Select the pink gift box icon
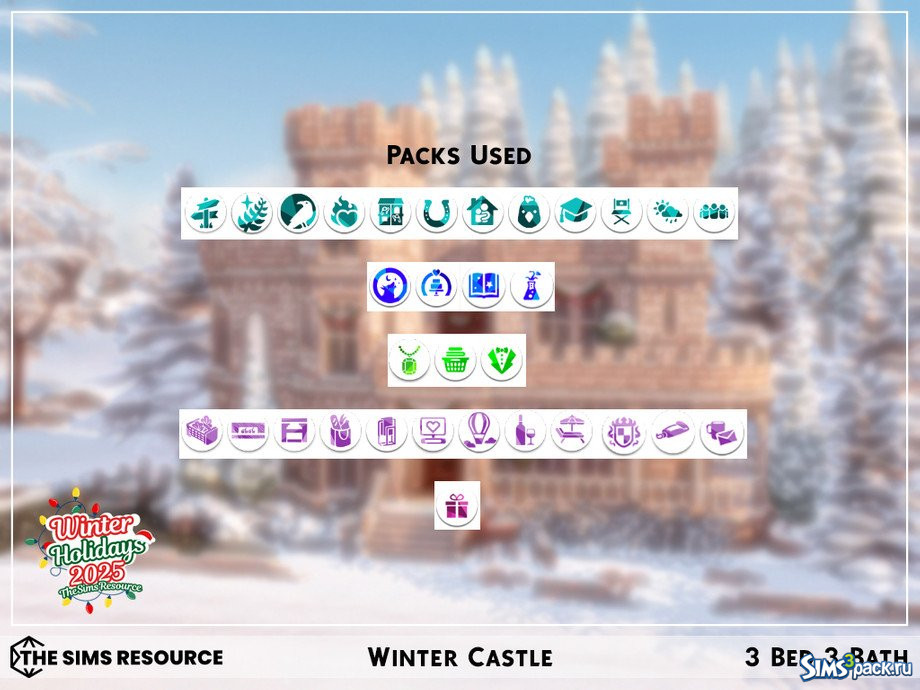Image resolution: width=920 pixels, height=690 pixels. (457, 506)
